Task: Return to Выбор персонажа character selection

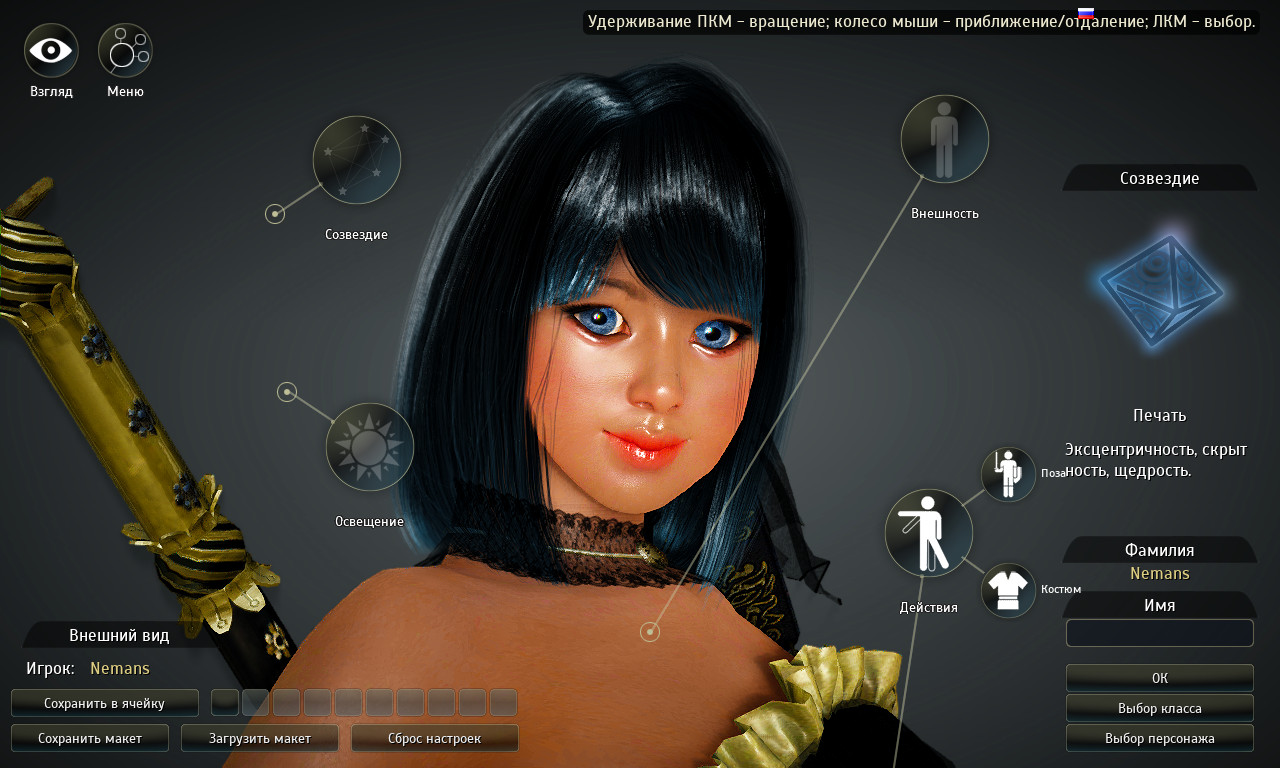Action: 1159,738
